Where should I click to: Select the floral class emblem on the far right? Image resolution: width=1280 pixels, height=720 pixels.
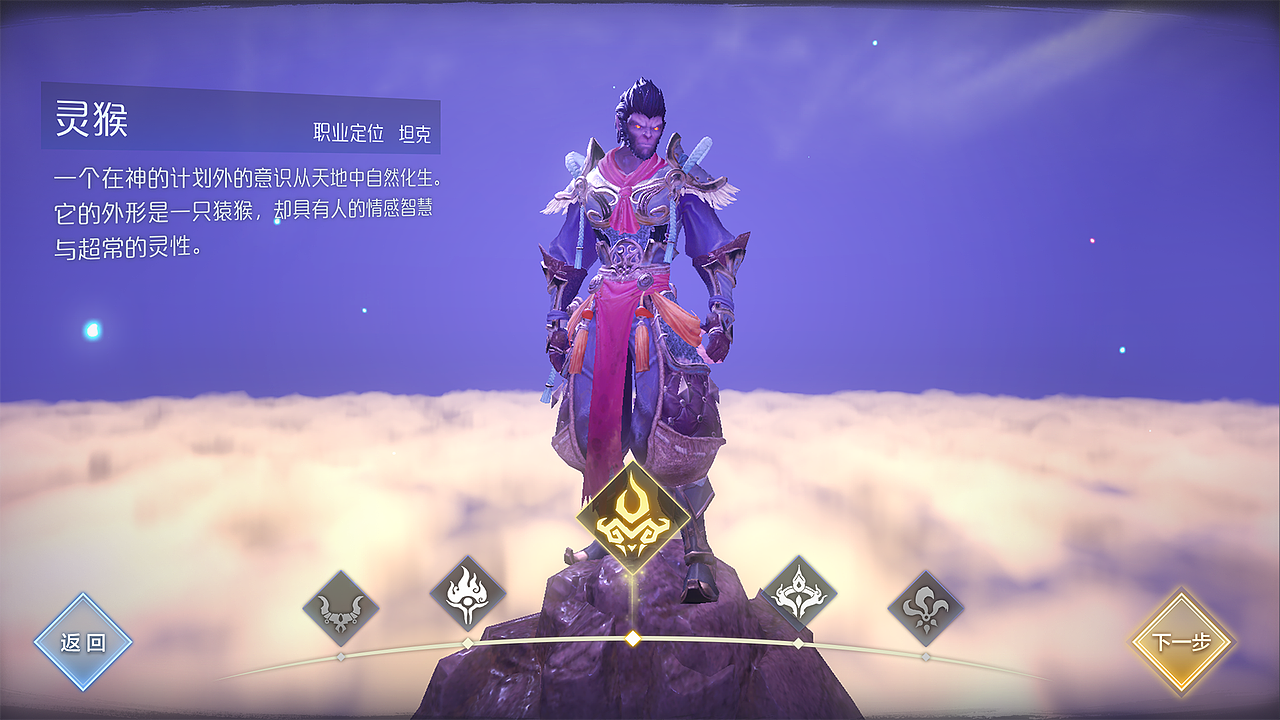[x=927, y=606]
